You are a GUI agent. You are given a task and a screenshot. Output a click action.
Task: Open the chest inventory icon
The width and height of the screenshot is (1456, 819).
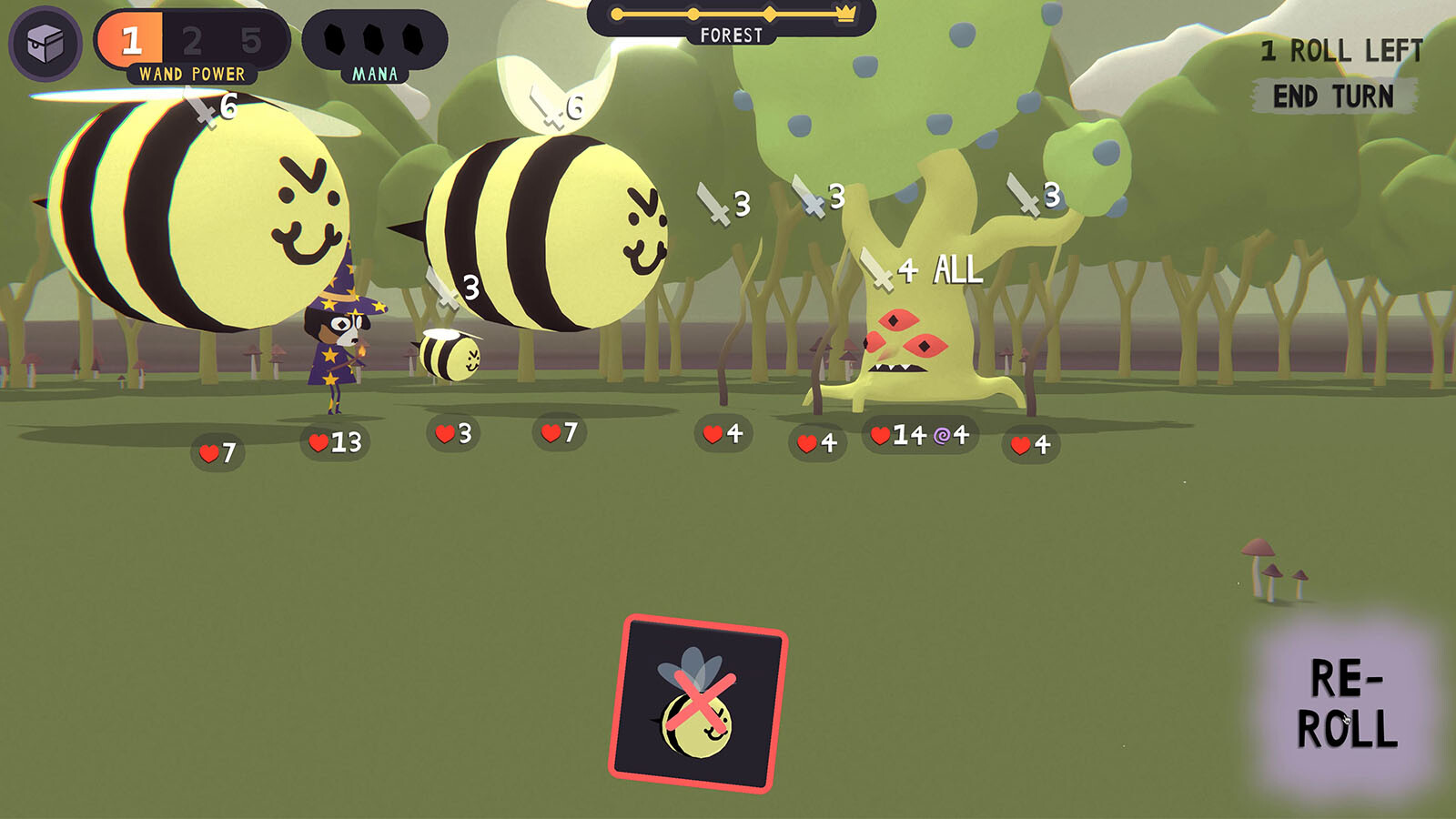pos(45,43)
